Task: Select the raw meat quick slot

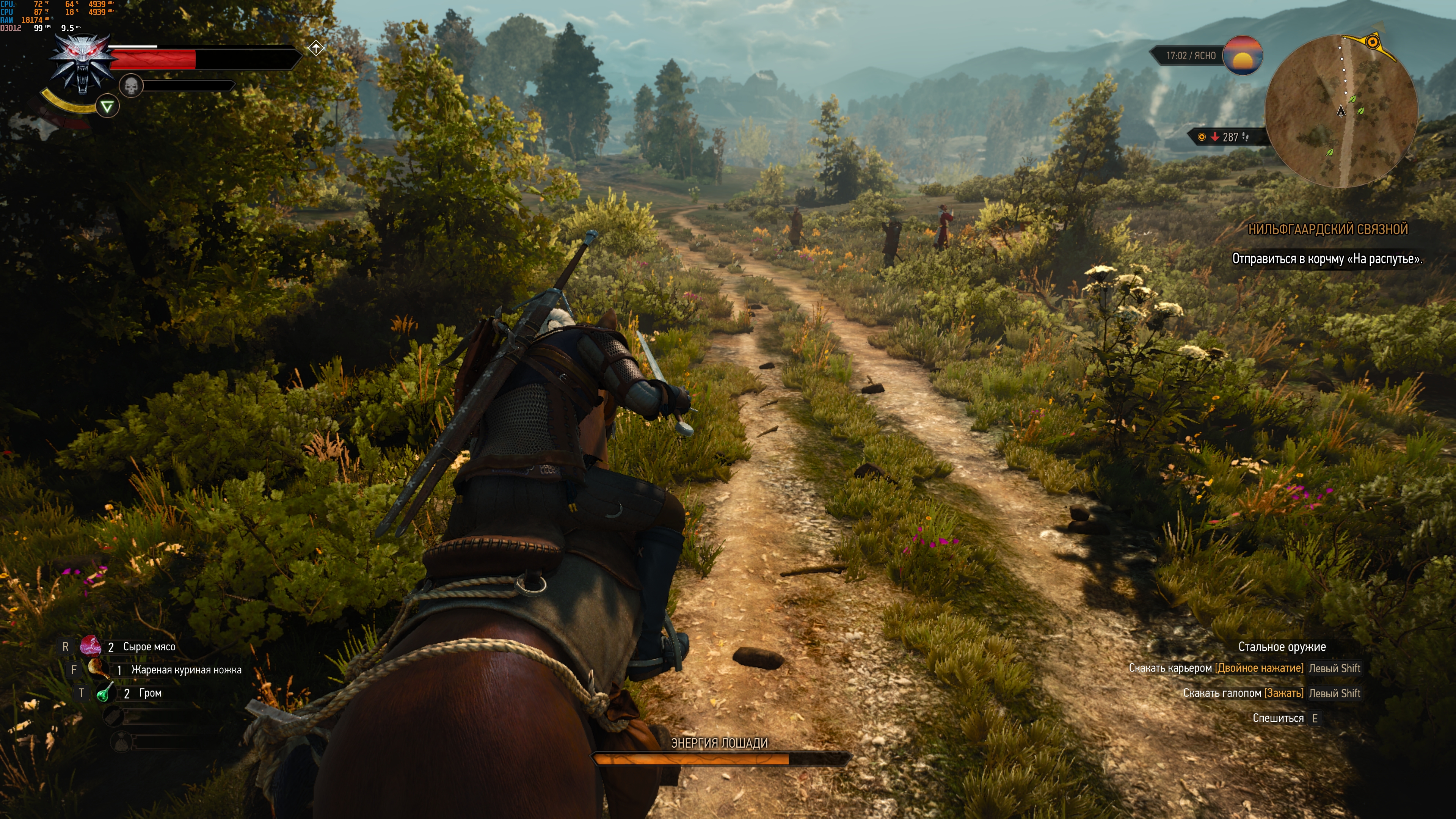Action: pyautogui.click(x=91, y=646)
